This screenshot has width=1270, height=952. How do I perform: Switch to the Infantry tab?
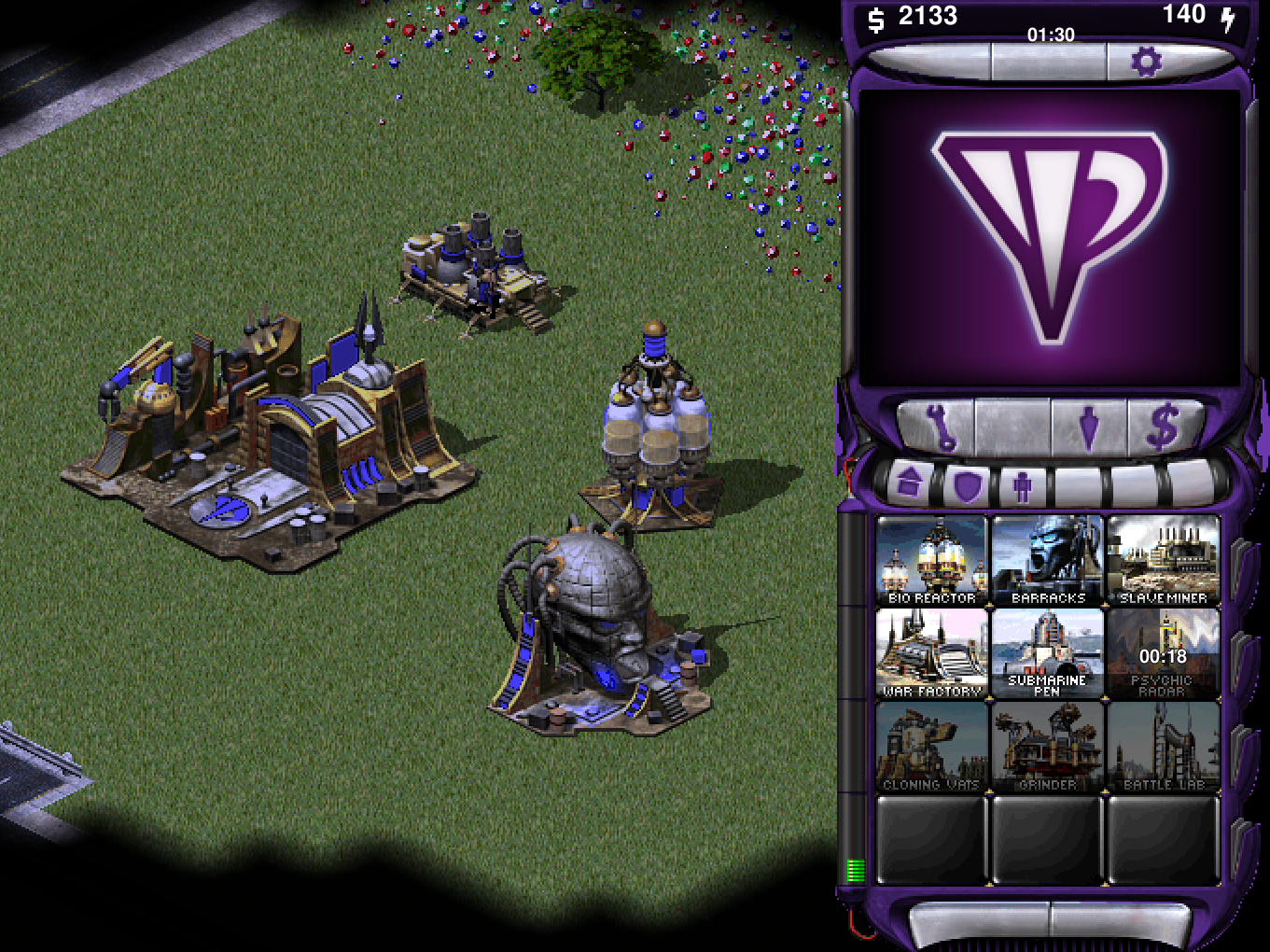(x=1023, y=483)
